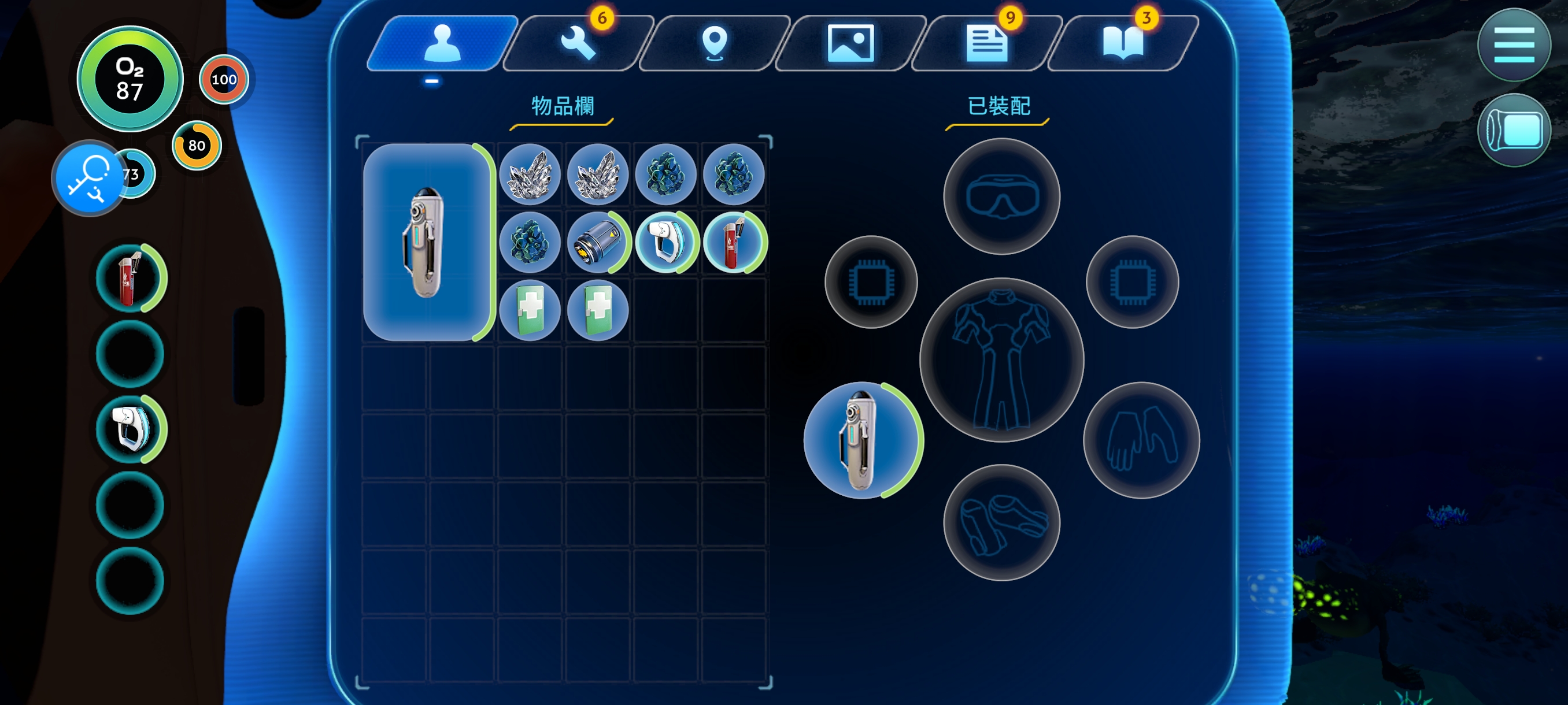Select the large air tank in inventory
Screen dimensions: 1568x705
click(426, 242)
